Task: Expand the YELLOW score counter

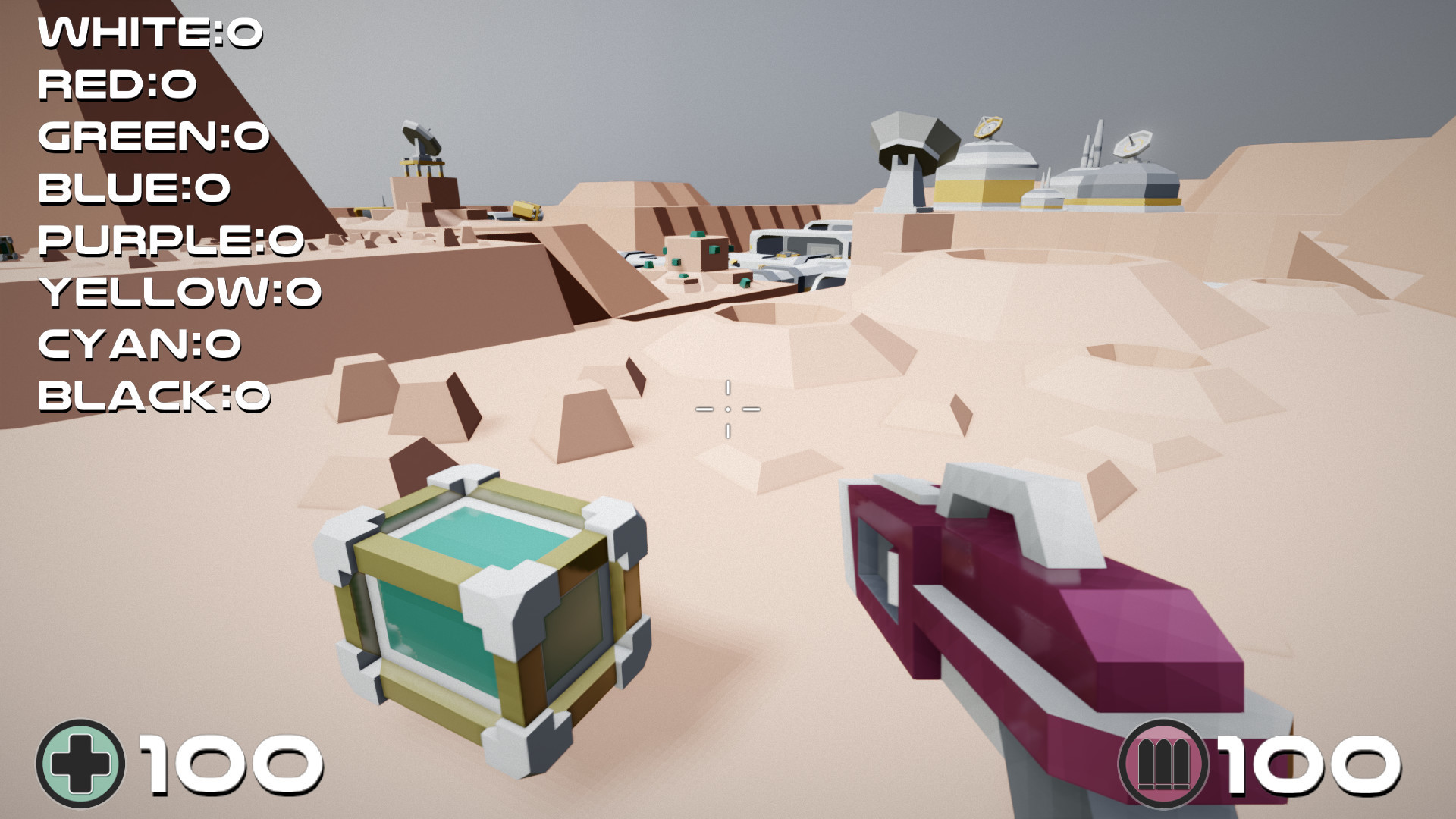Action: [178, 291]
